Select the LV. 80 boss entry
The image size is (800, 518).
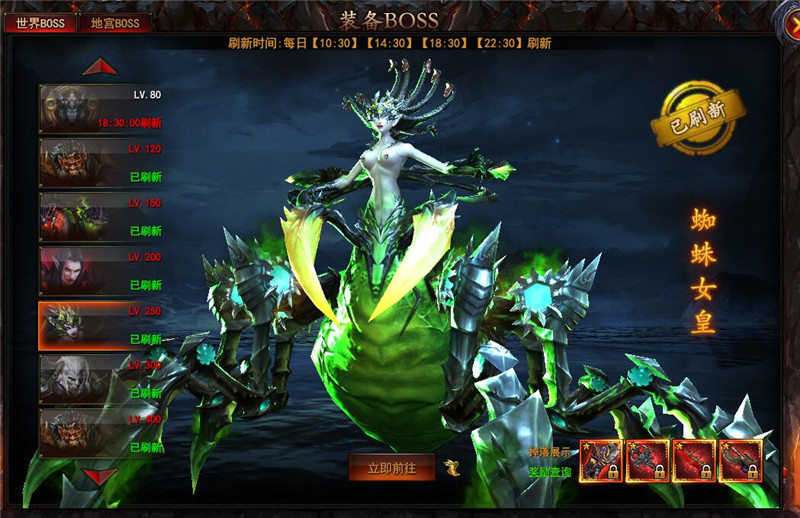click(101, 108)
